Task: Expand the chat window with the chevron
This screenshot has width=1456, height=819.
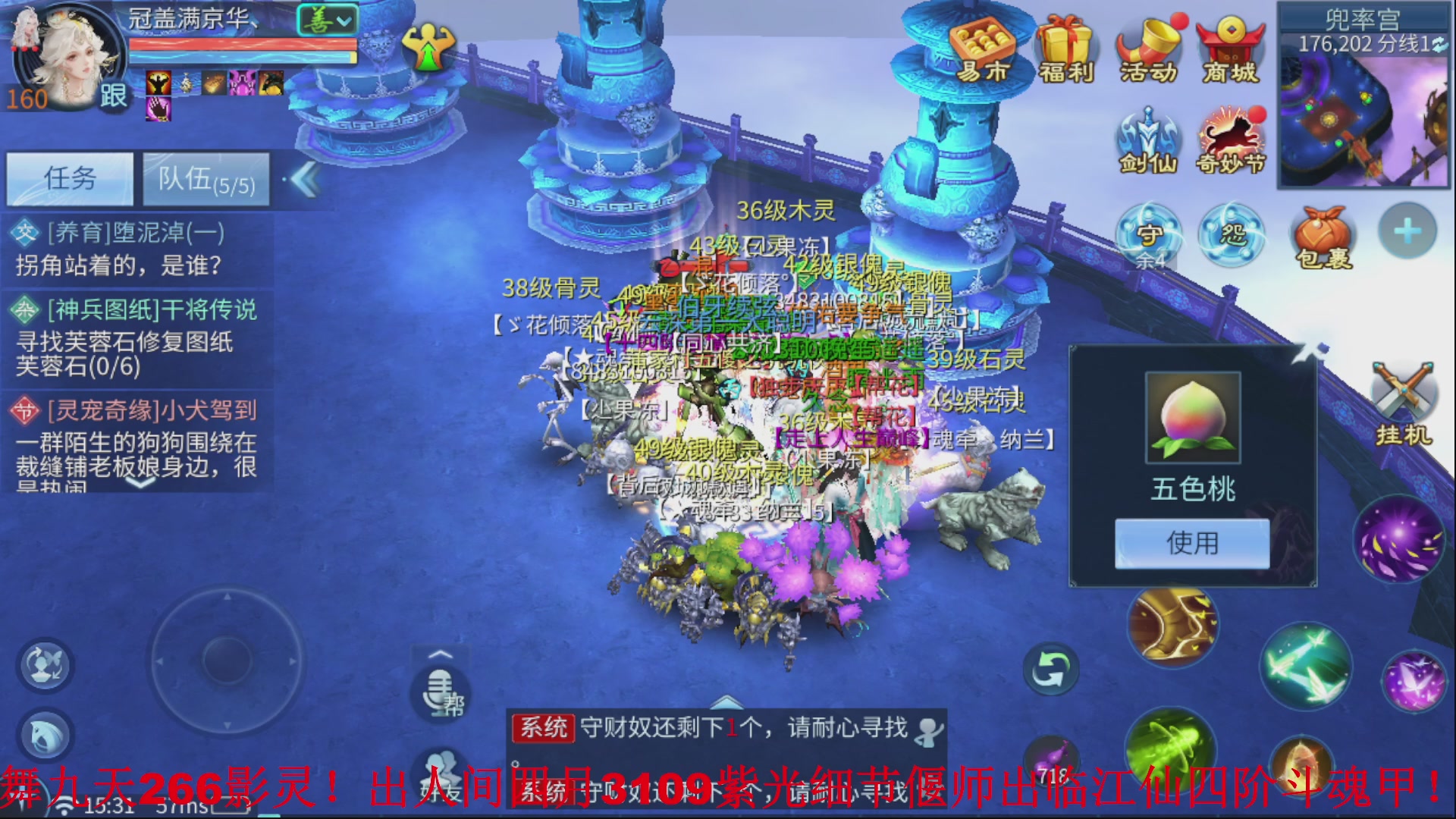Action: 728,701
